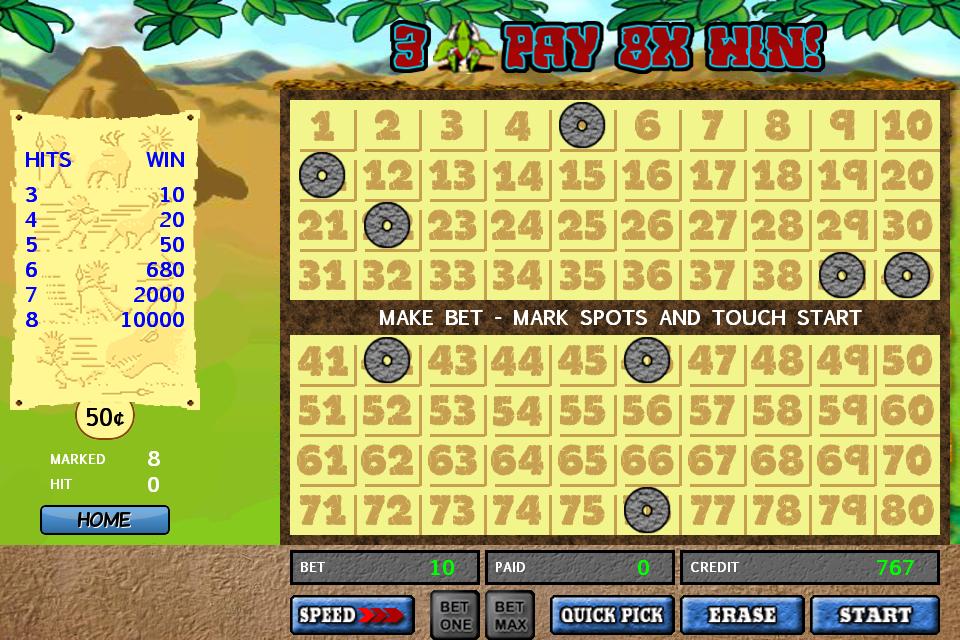
Task: Select number 71 on the board
Action: click(x=322, y=510)
